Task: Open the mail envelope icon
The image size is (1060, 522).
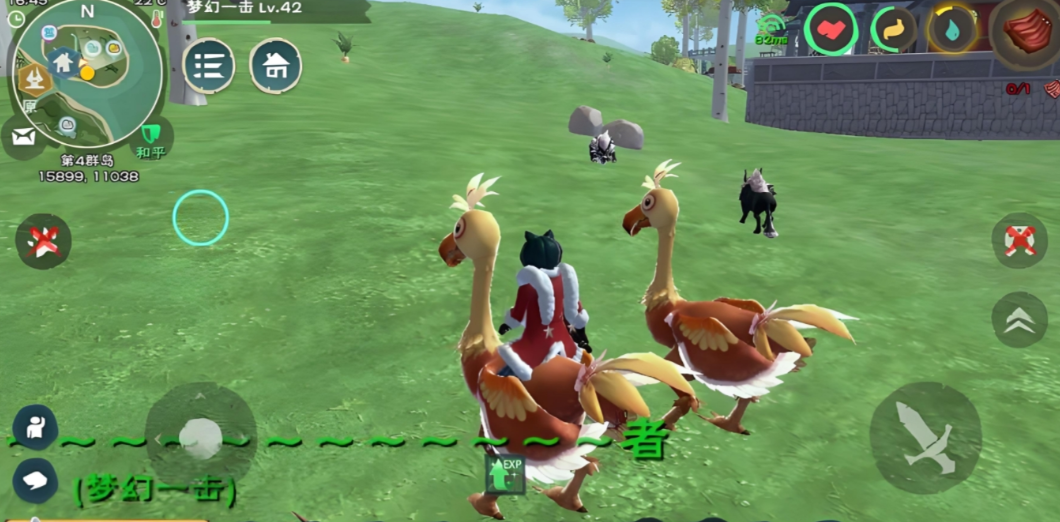Action: pyautogui.click(x=23, y=137)
